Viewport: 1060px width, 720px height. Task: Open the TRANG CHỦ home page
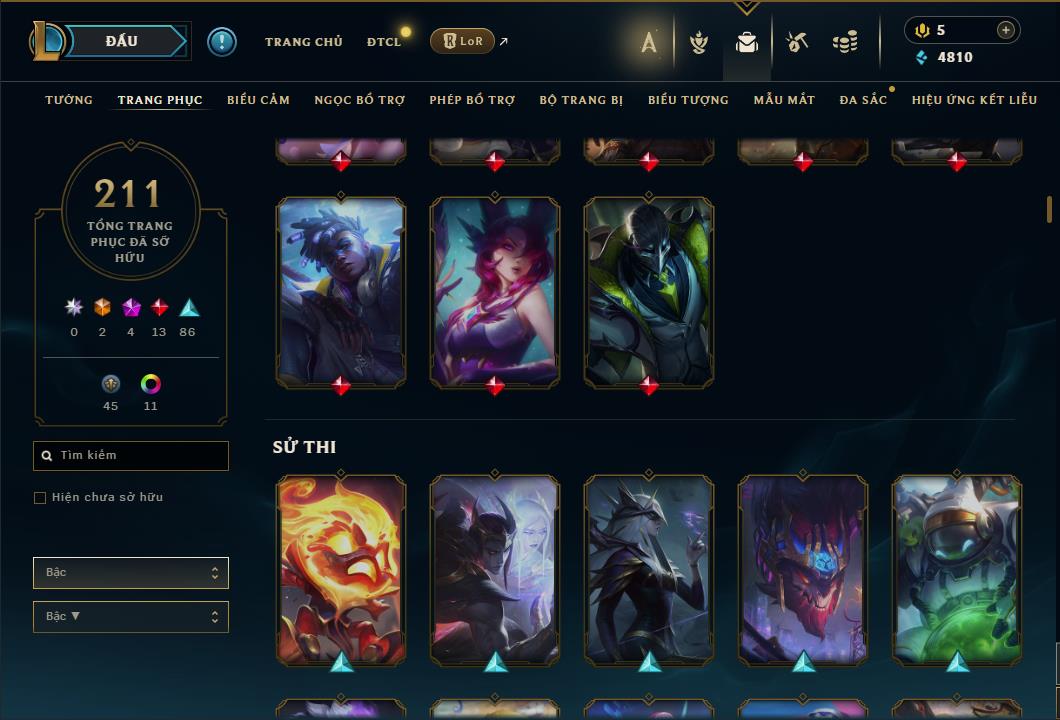[x=303, y=42]
